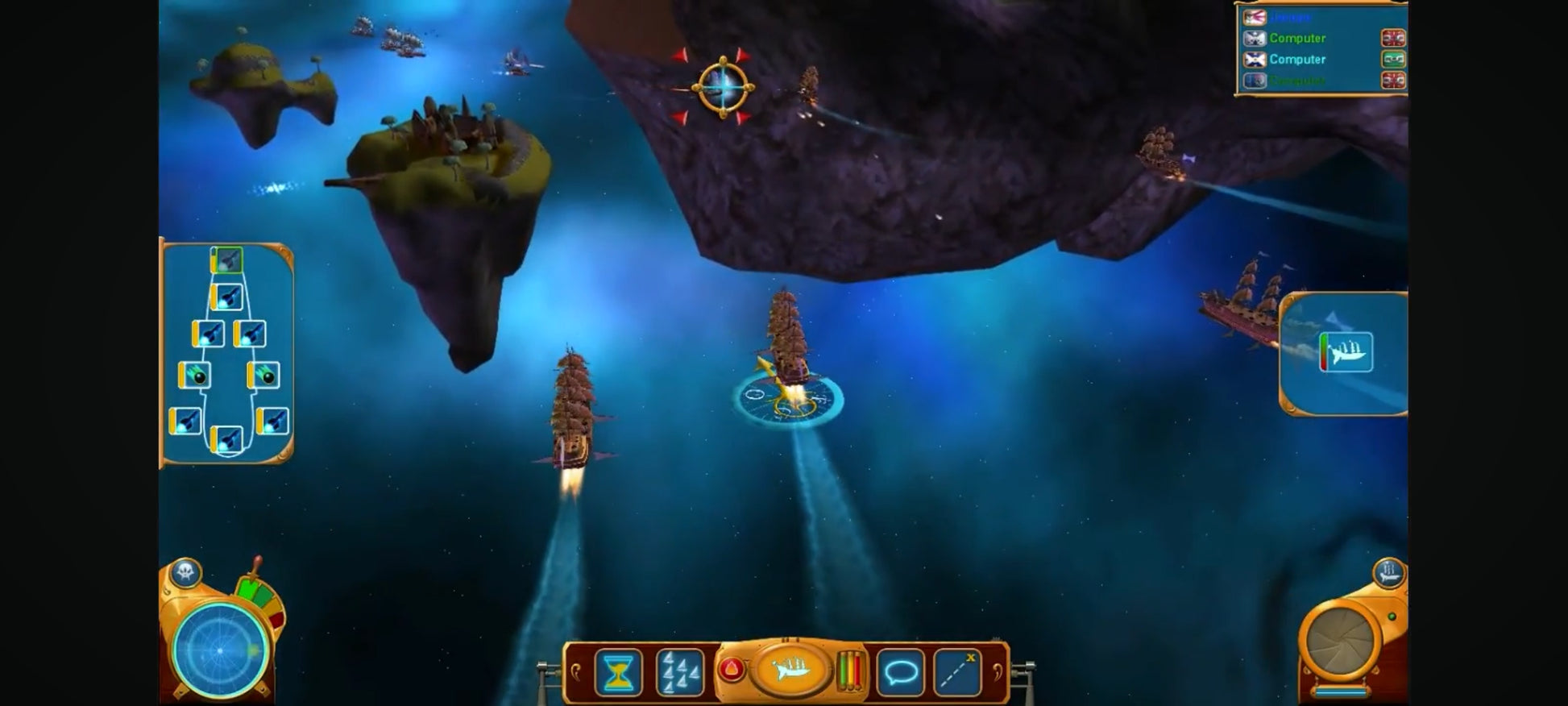Click the hourglass icon on the bottom bar
1568x706 pixels.
coord(618,672)
